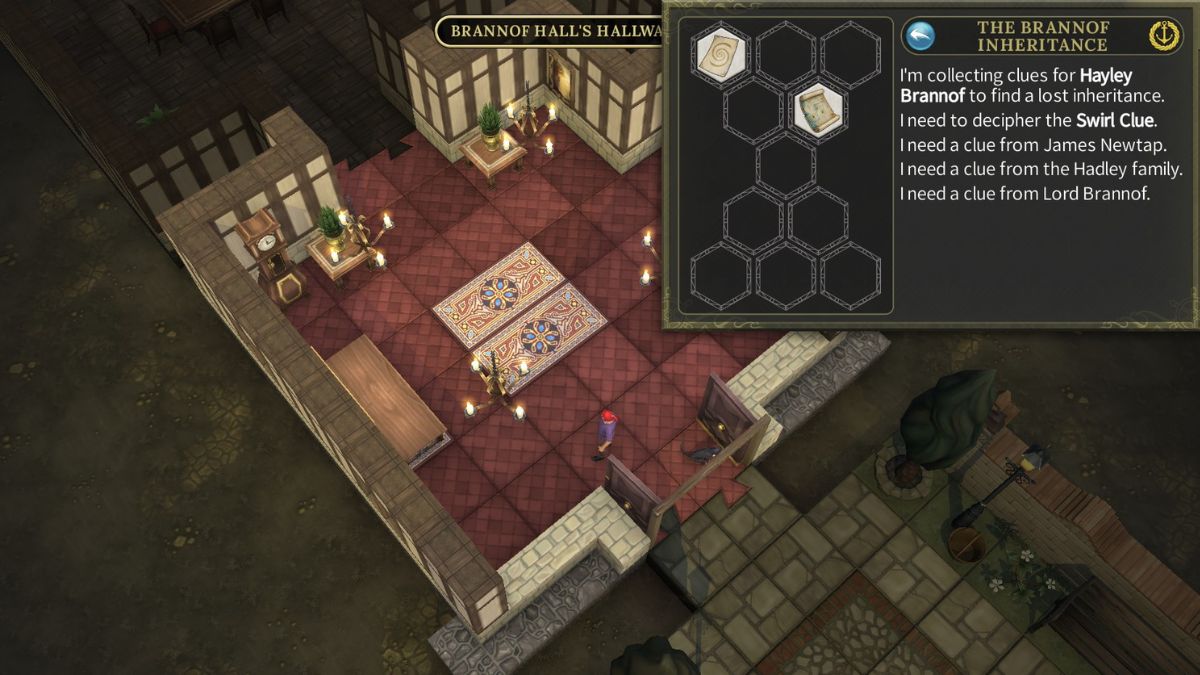Select the swirl clue parchment
Screen dimensions: 1200x675
click(x=721, y=52)
